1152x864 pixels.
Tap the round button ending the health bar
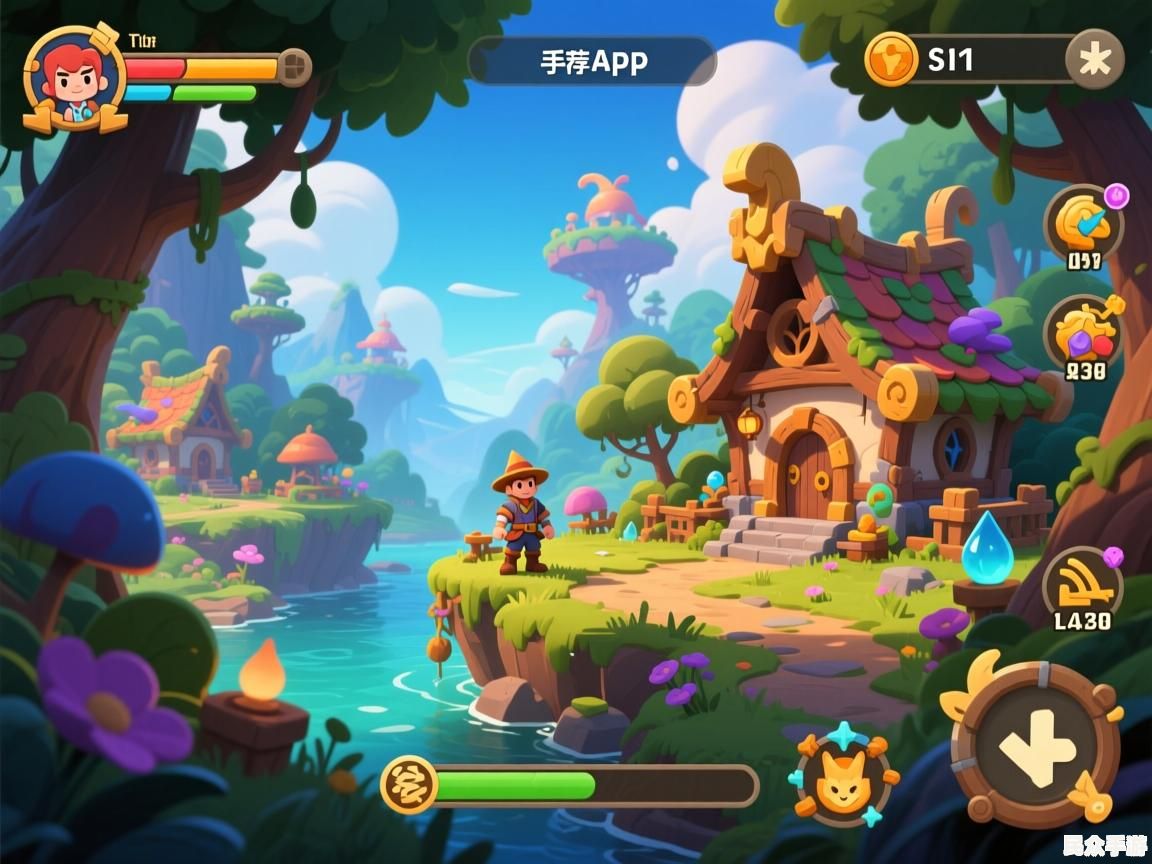click(x=293, y=67)
